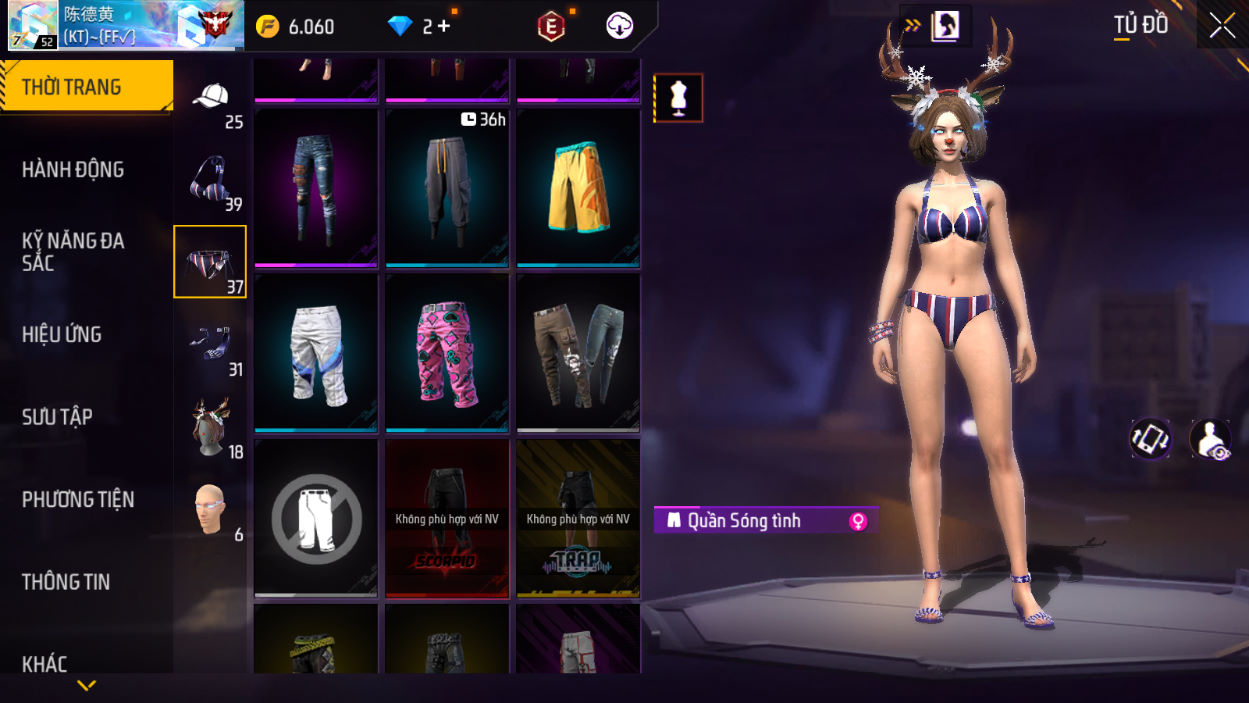Image resolution: width=1249 pixels, height=703 pixels.
Task: Select the white cap headwear category
Action: (x=210, y=99)
